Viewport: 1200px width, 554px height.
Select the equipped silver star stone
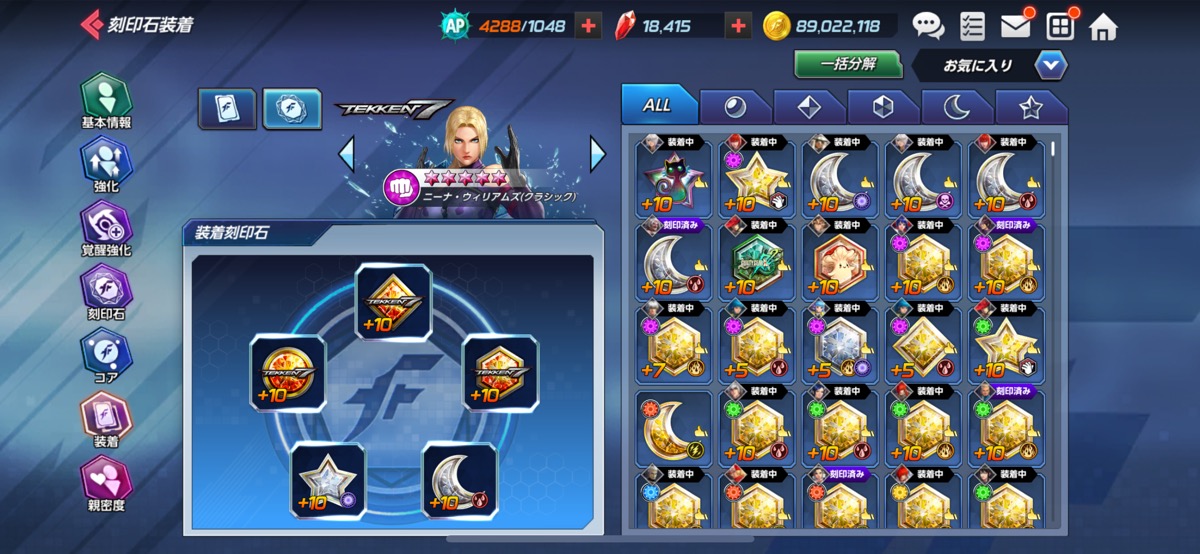(x=328, y=480)
